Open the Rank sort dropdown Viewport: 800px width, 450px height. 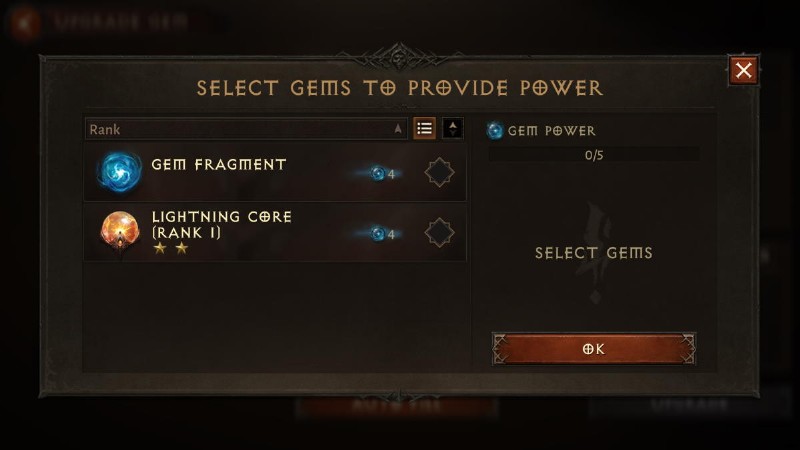(x=246, y=129)
